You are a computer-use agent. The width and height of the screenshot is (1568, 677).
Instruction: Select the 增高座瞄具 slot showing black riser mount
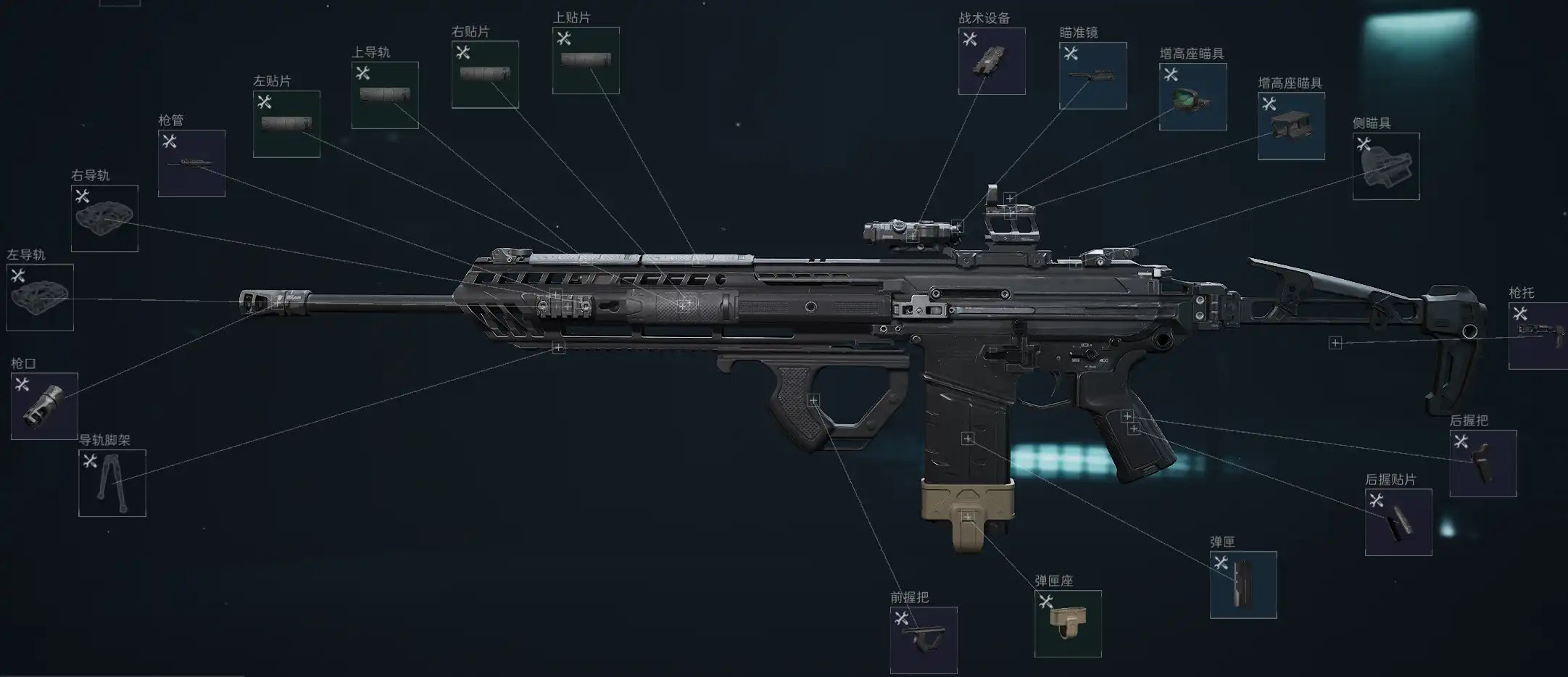coord(1291,126)
